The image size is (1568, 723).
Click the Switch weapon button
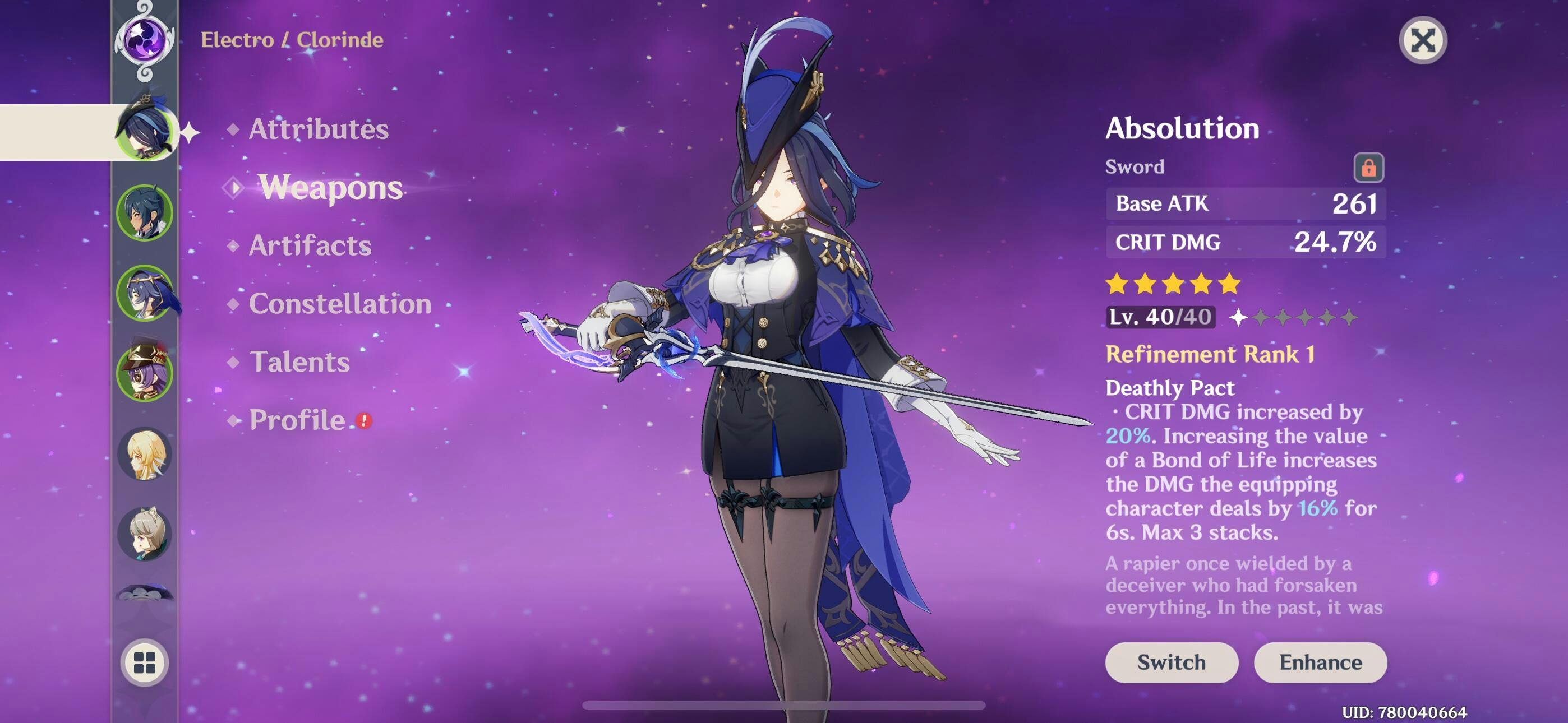point(1170,662)
